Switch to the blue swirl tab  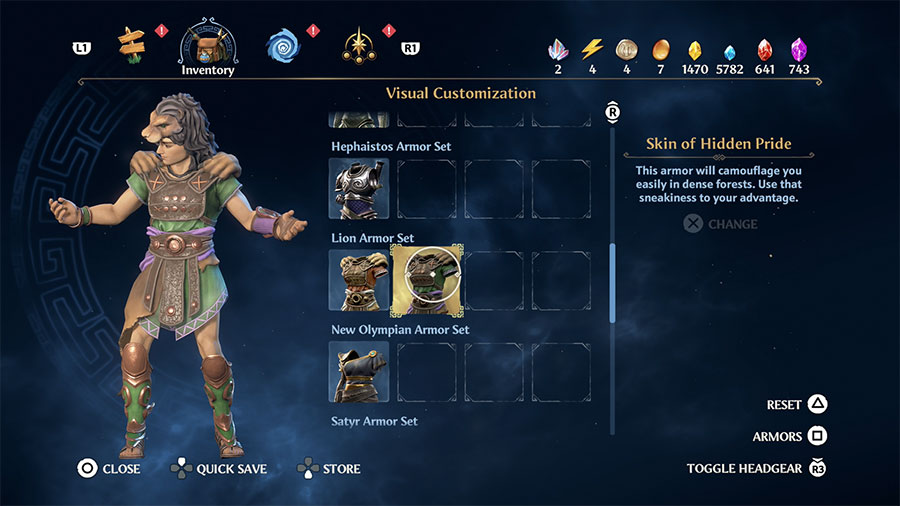point(283,45)
